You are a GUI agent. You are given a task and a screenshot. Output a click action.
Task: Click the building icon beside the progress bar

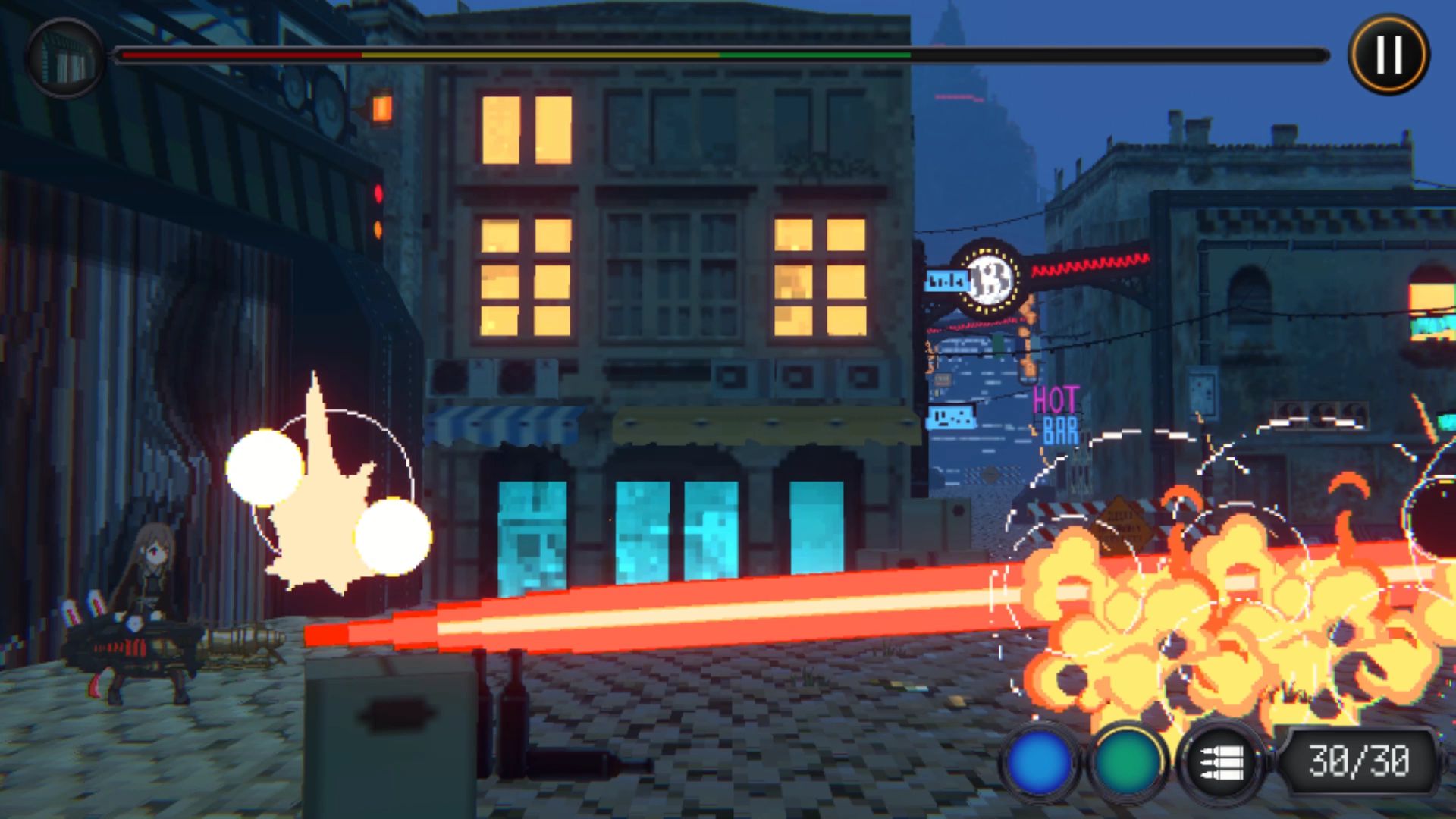(x=65, y=58)
